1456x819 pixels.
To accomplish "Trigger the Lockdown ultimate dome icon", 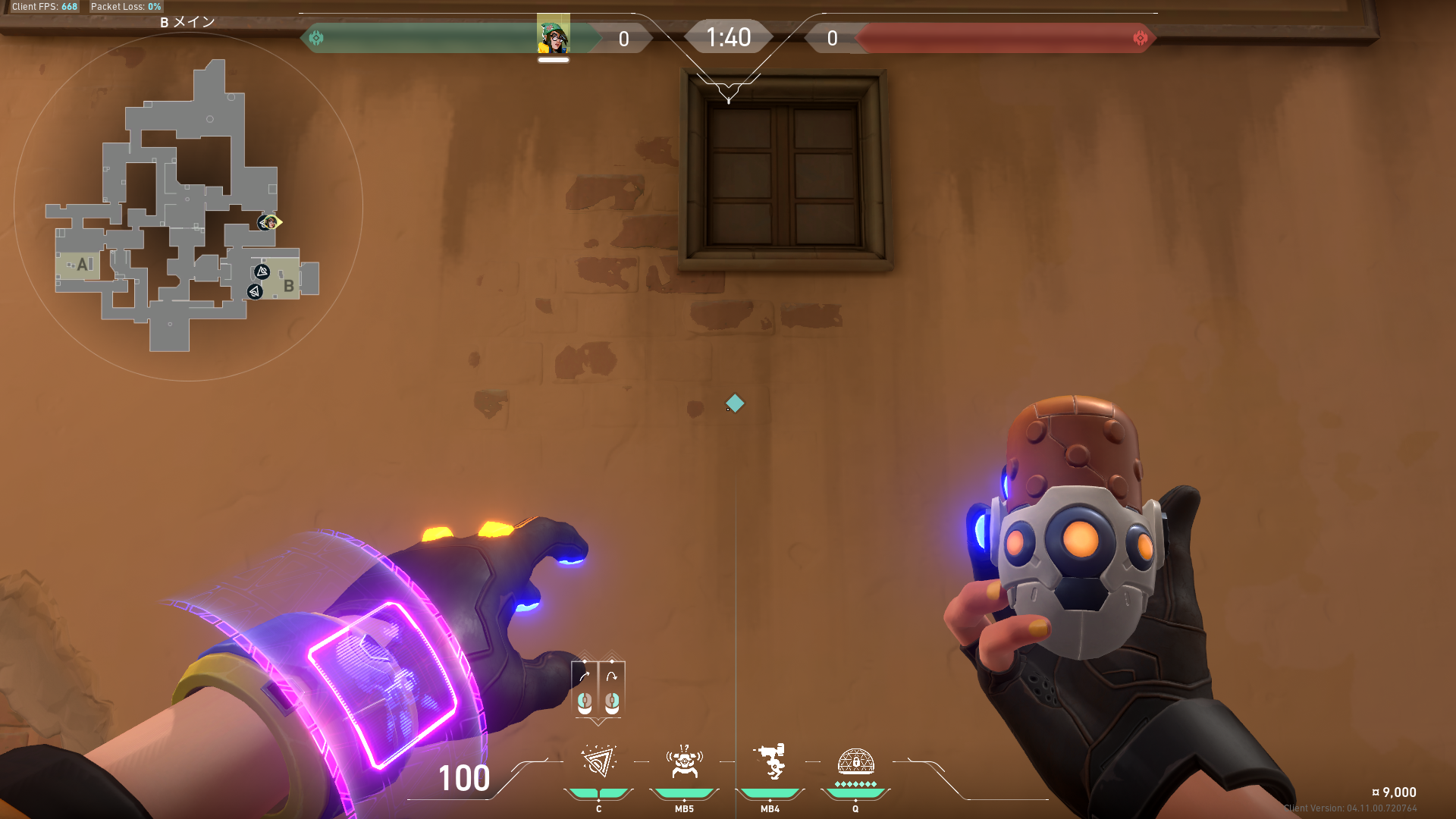I will 855,761.
